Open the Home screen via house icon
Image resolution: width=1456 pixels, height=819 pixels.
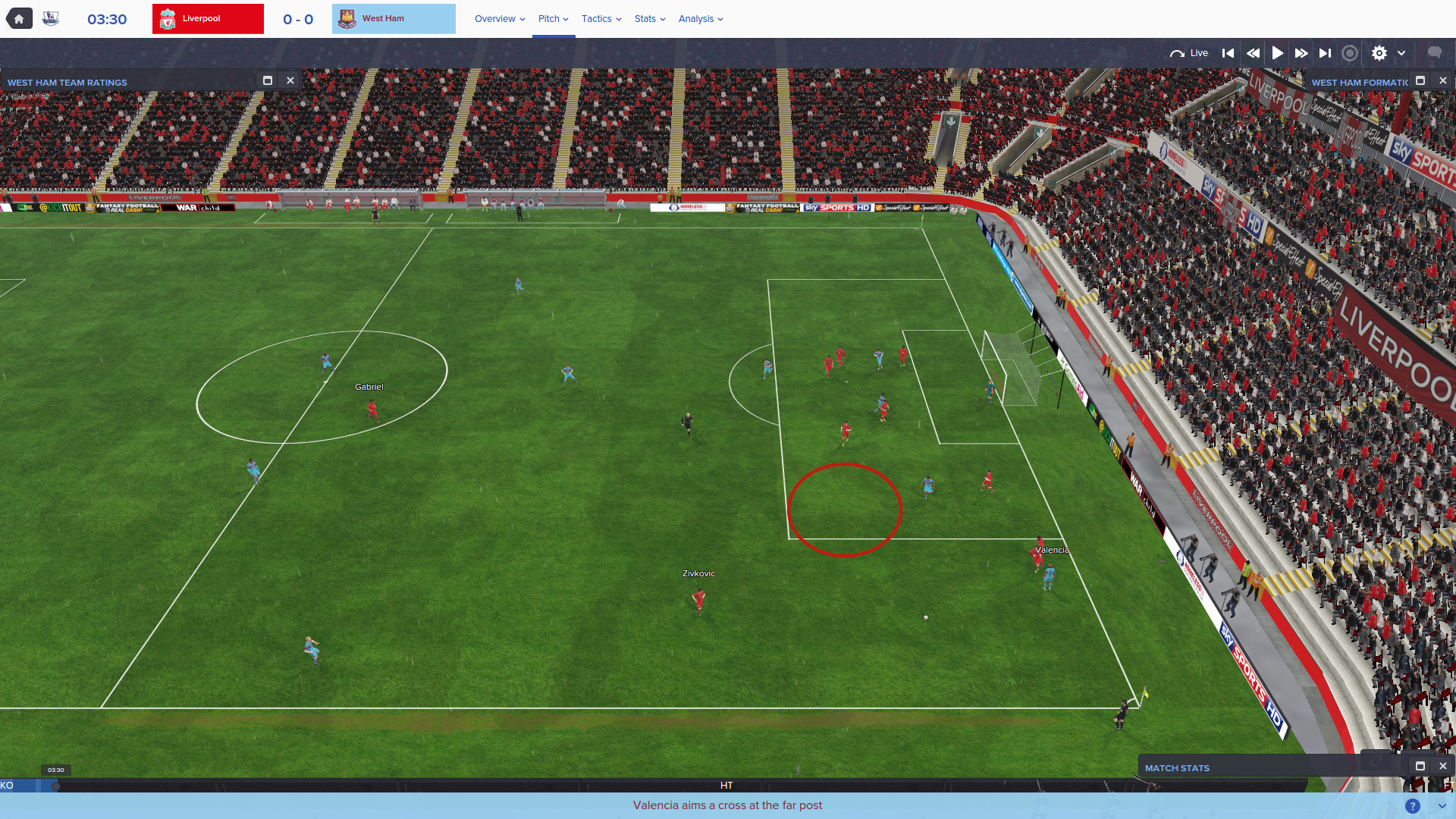click(x=19, y=19)
